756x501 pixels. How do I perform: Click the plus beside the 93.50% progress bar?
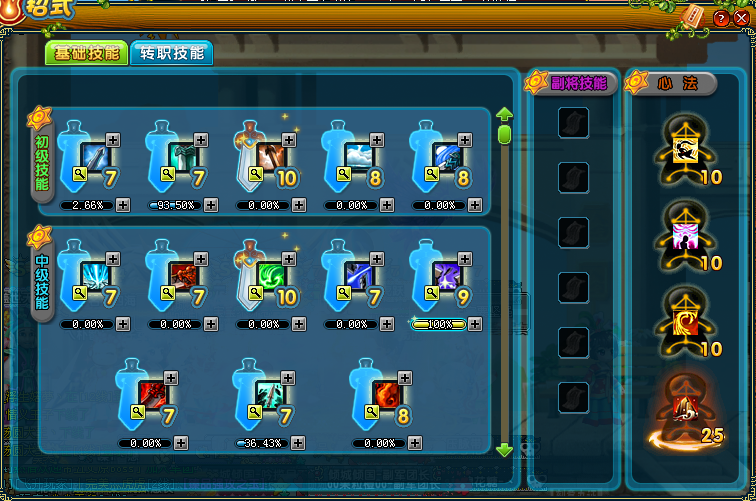(211, 205)
